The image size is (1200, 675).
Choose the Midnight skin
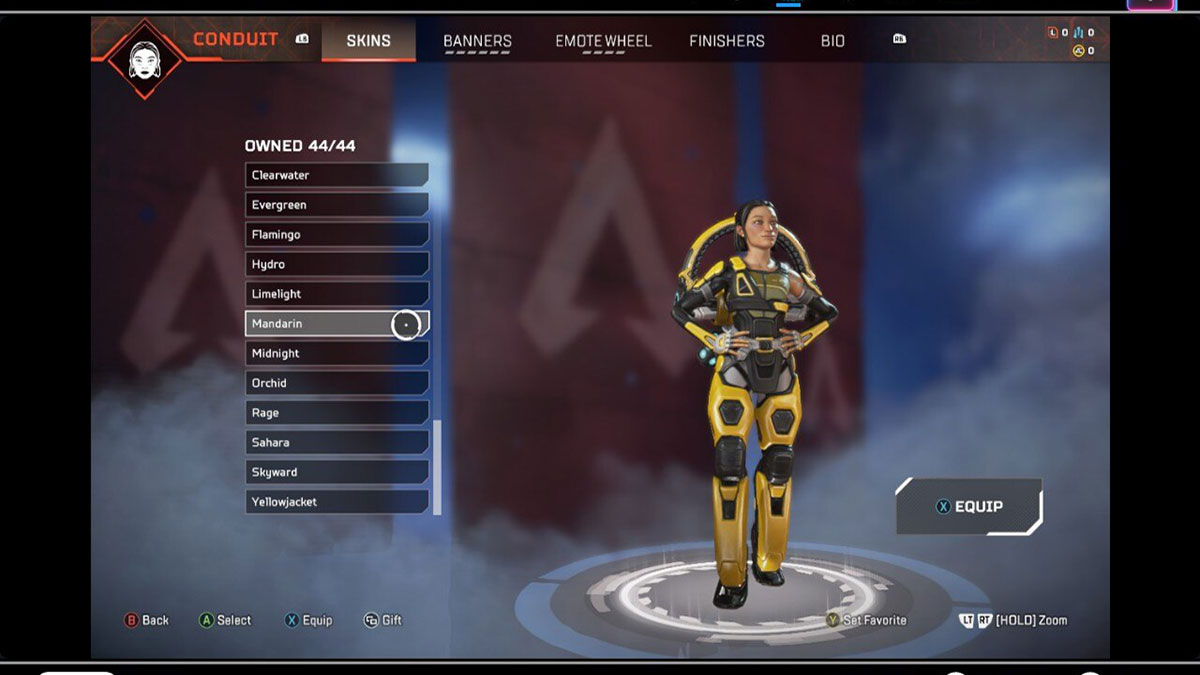[x=336, y=353]
